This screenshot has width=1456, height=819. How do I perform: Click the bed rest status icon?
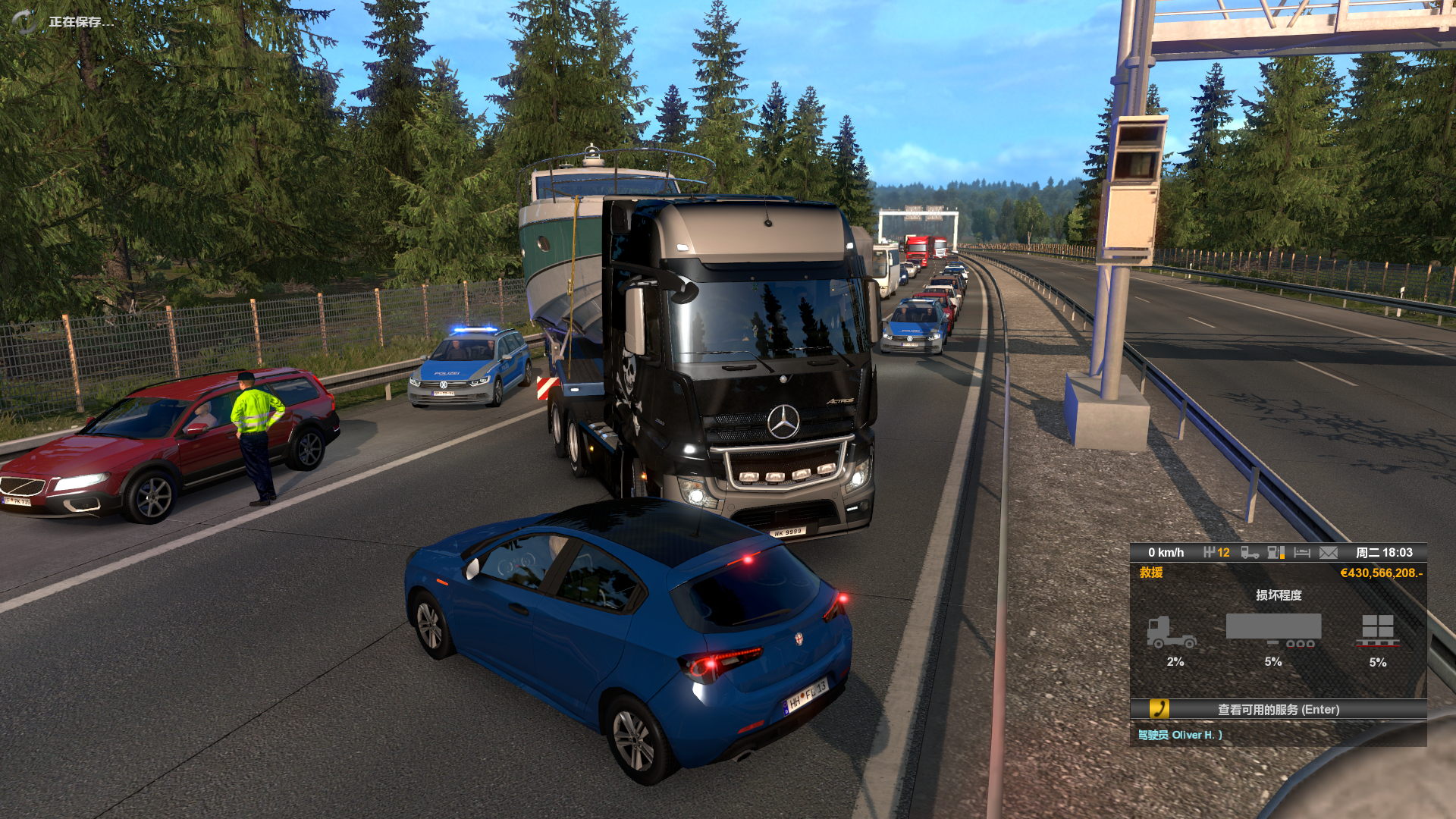click(1302, 553)
